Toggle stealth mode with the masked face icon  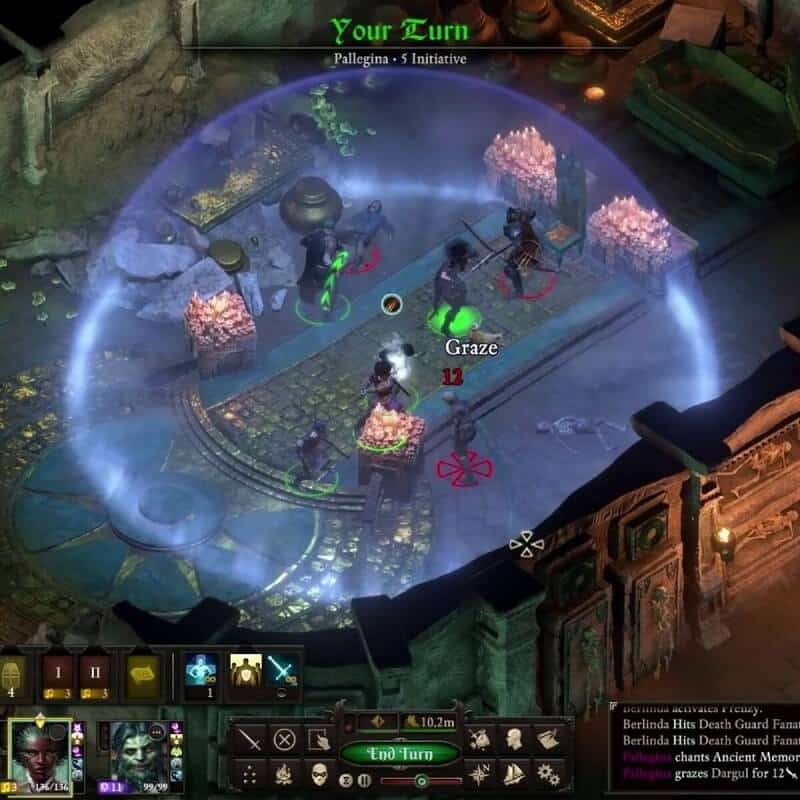(x=319, y=774)
